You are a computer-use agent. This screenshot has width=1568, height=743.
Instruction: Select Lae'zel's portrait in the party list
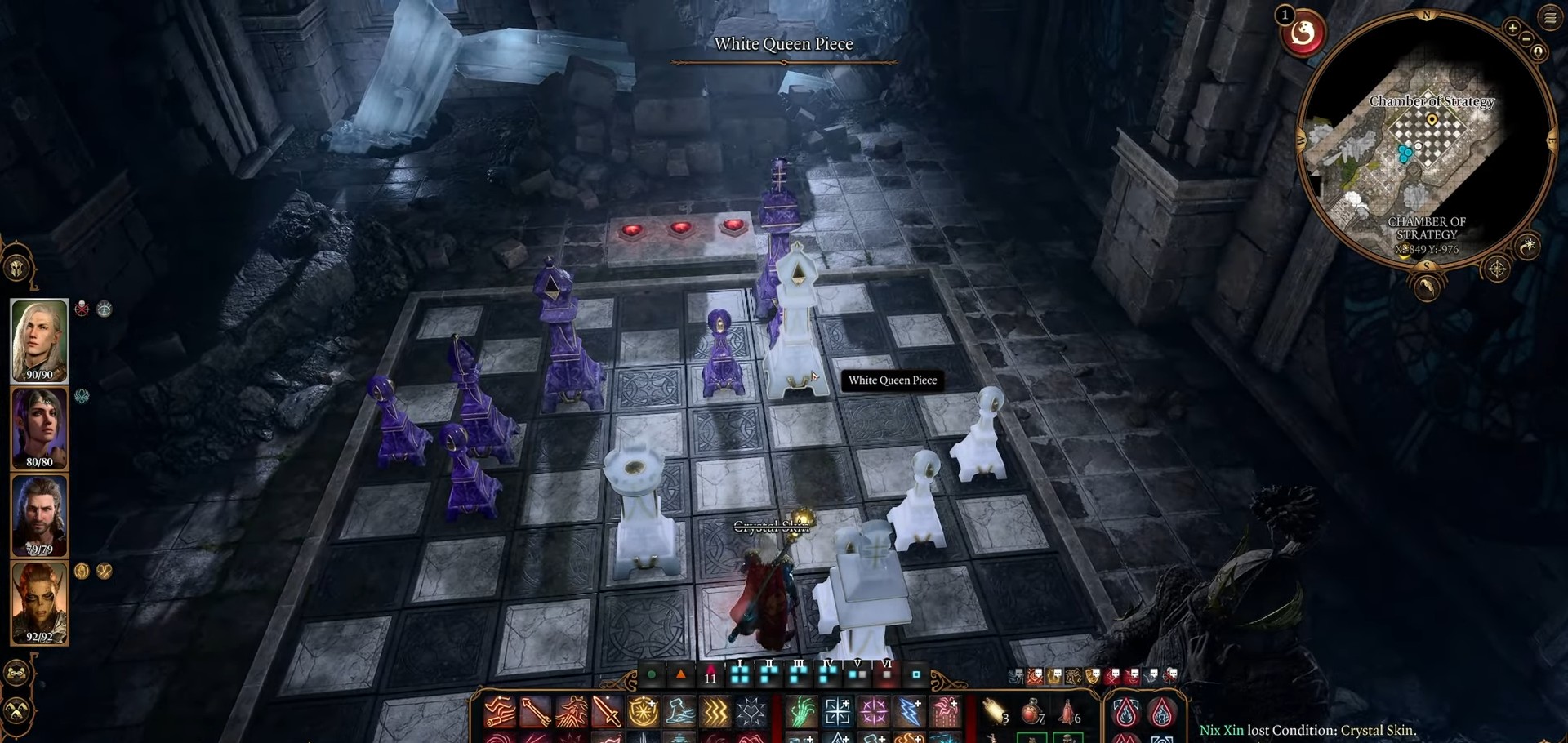pyautogui.click(x=39, y=603)
